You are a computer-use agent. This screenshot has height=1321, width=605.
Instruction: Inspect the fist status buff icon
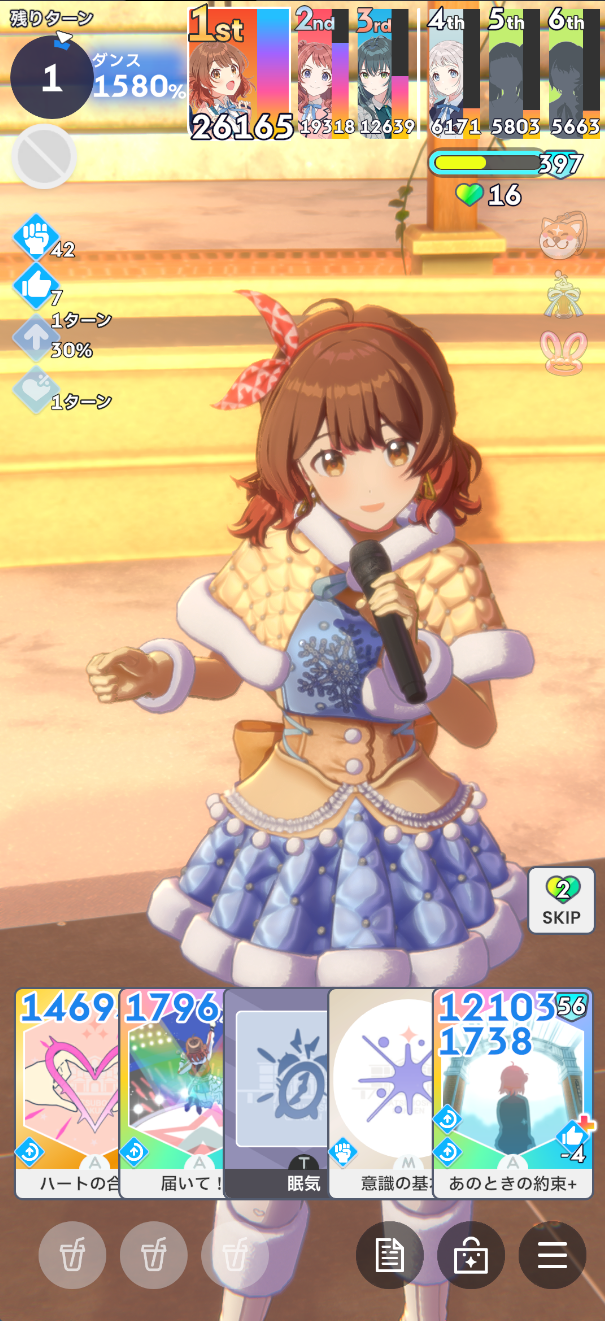[36, 238]
